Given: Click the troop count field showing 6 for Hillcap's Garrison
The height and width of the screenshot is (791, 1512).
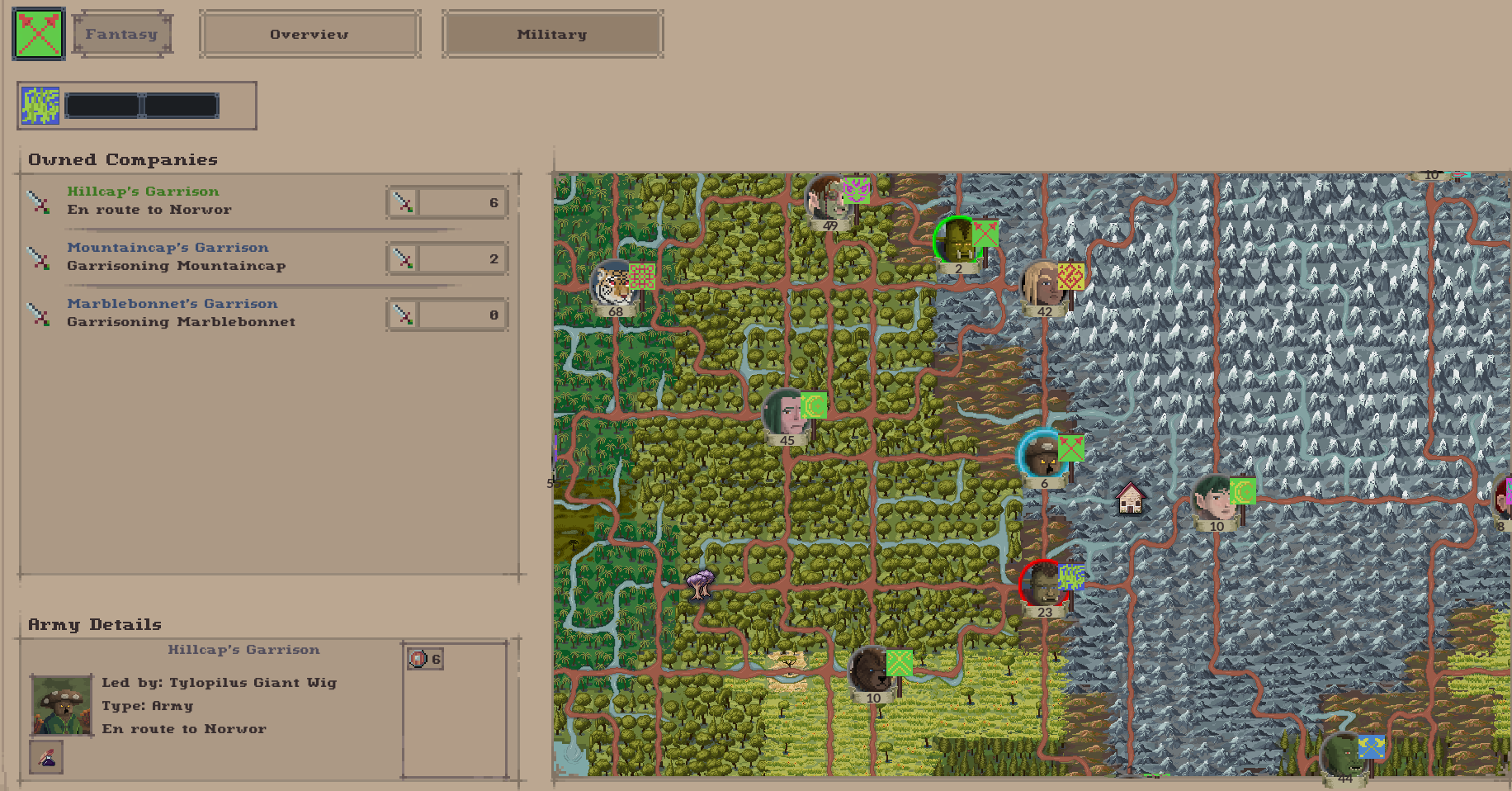Looking at the screenshot, I should (462, 201).
